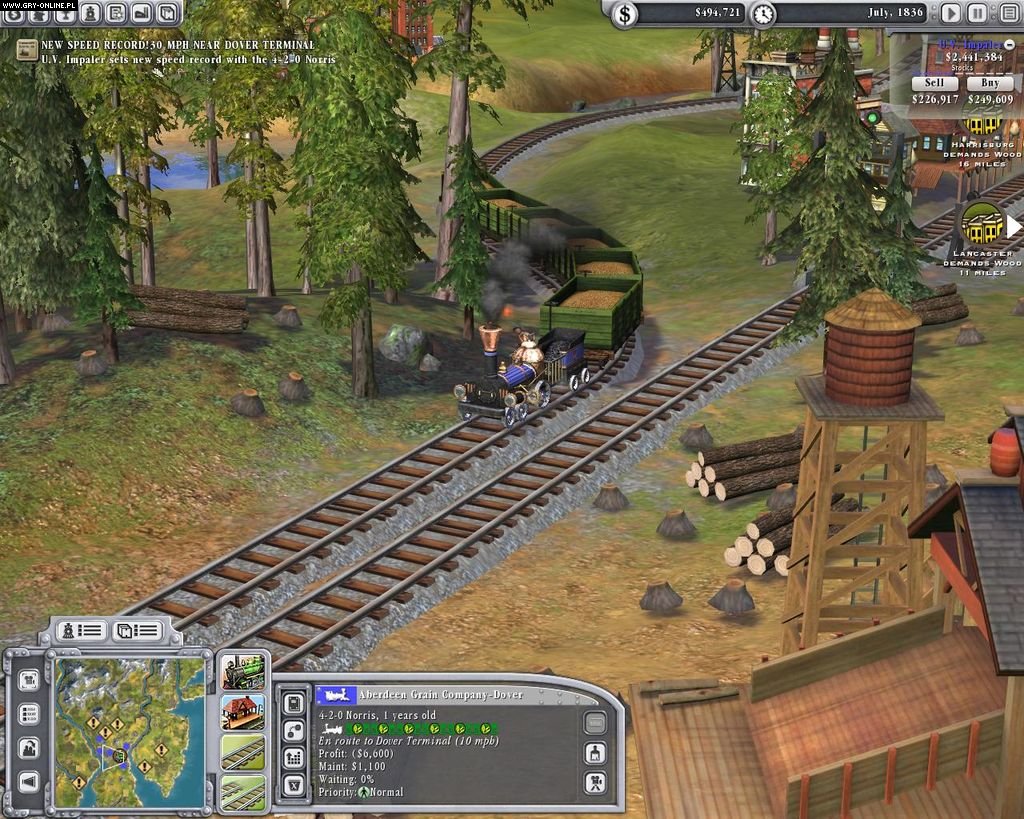
Task: Pause the game
Action: [977, 13]
